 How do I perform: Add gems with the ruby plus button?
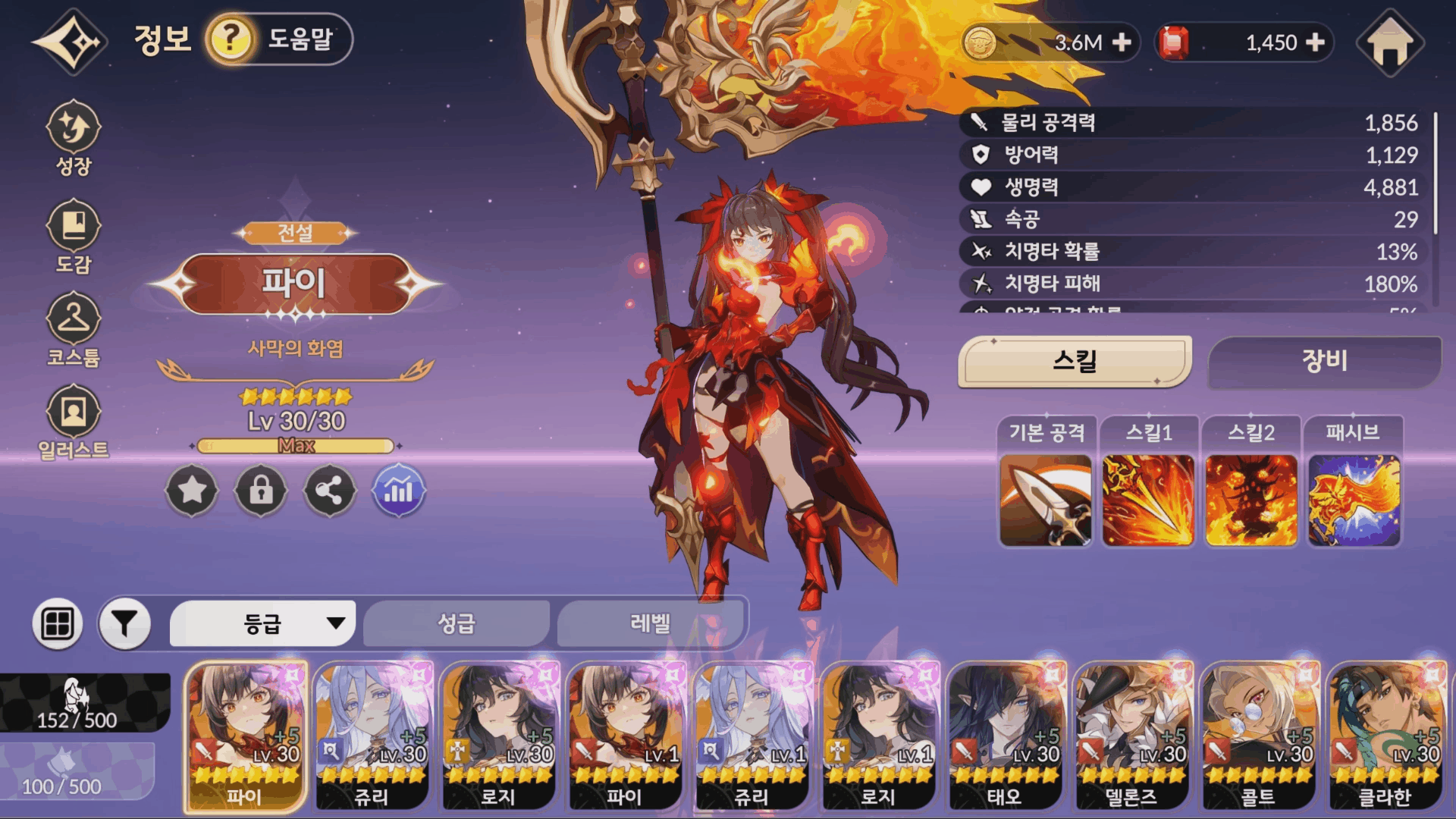pyautogui.click(x=1316, y=42)
